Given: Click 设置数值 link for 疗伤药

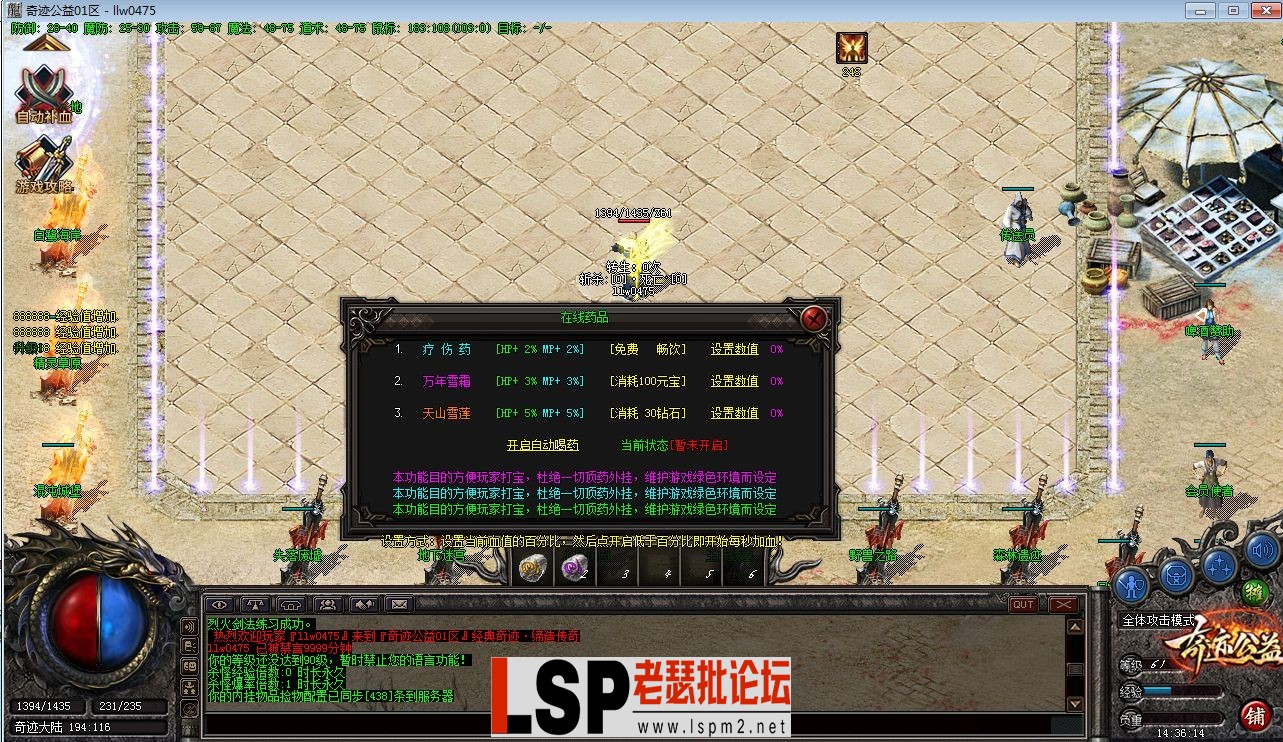Looking at the screenshot, I should 735,349.
